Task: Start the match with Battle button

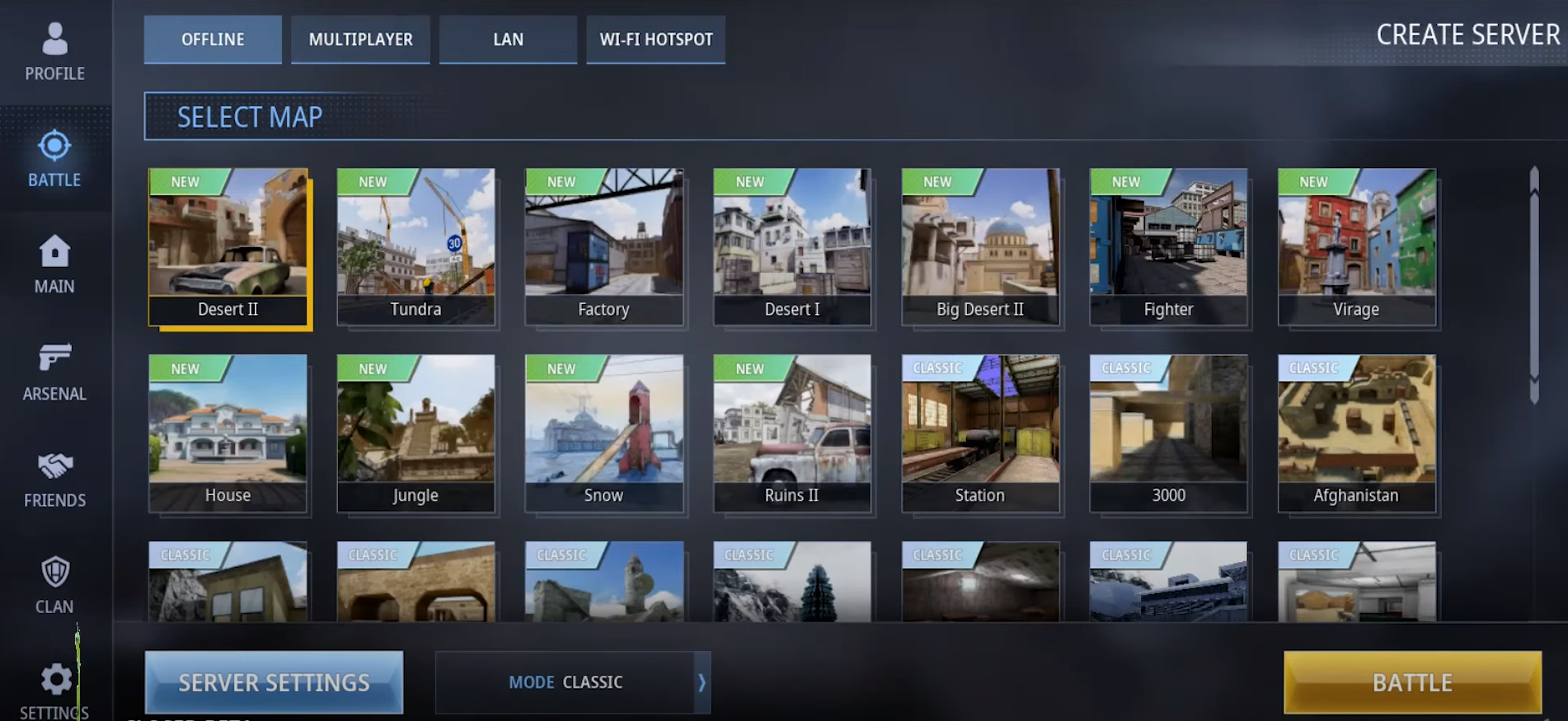Action: pos(1411,682)
